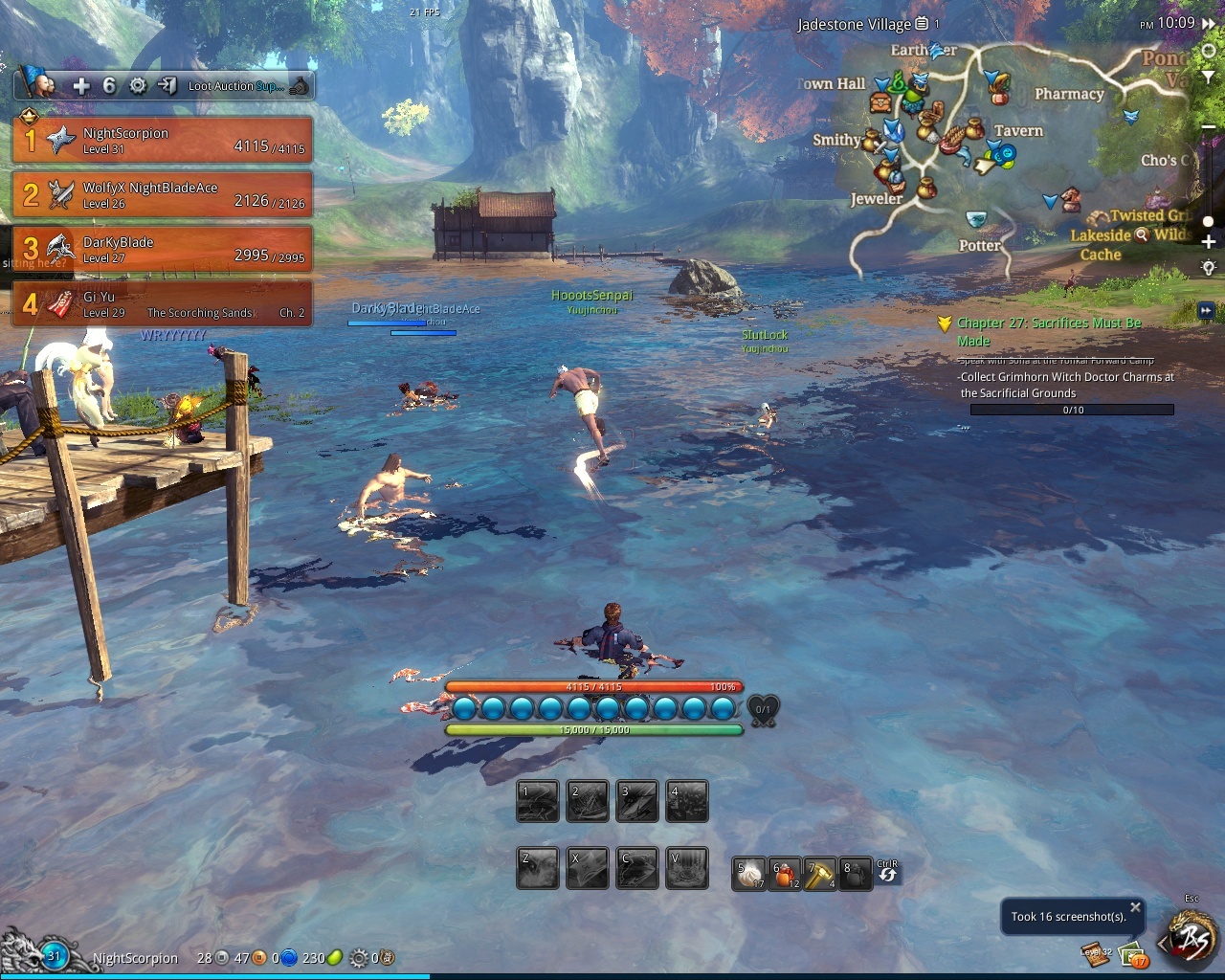
Task: Use the dumpling item in slot 5
Action: click(x=749, y=874)
